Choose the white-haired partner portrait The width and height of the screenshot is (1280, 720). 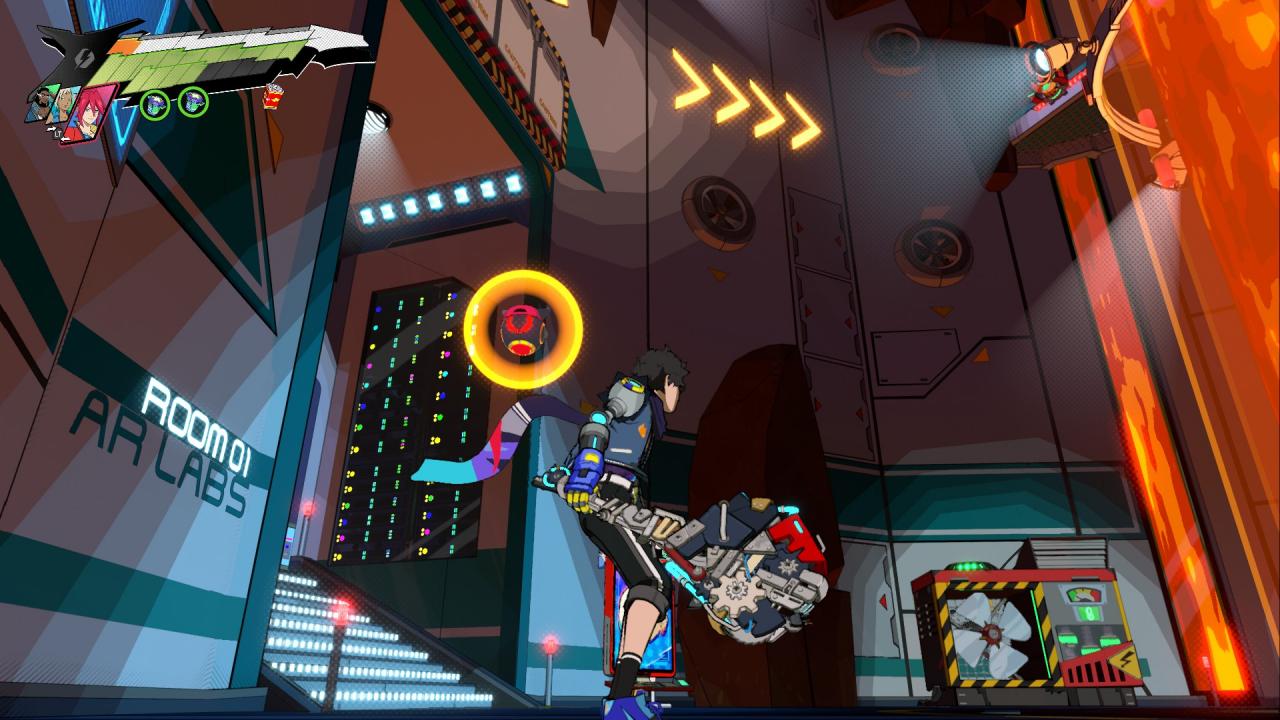(62, 106)
